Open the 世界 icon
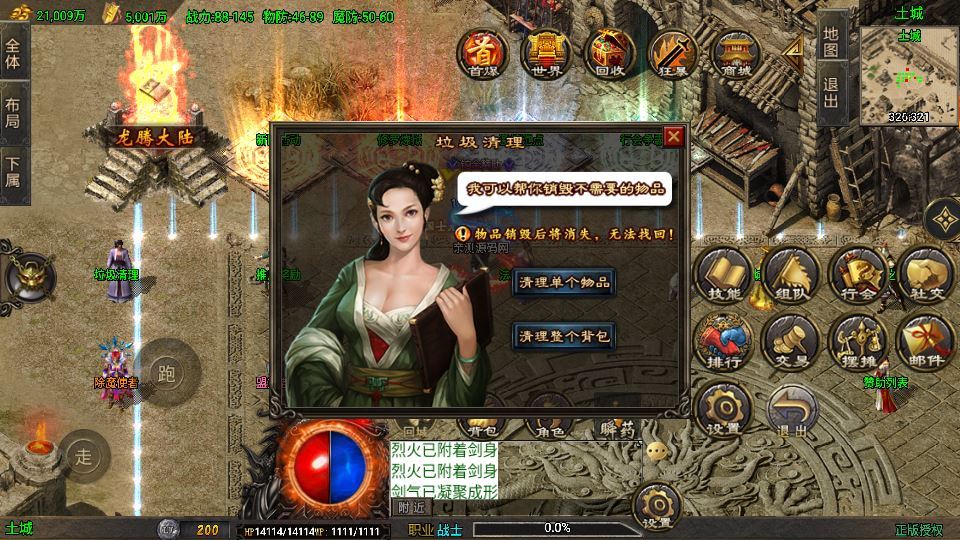Screen dimensions: 960x540 point(545,51)
